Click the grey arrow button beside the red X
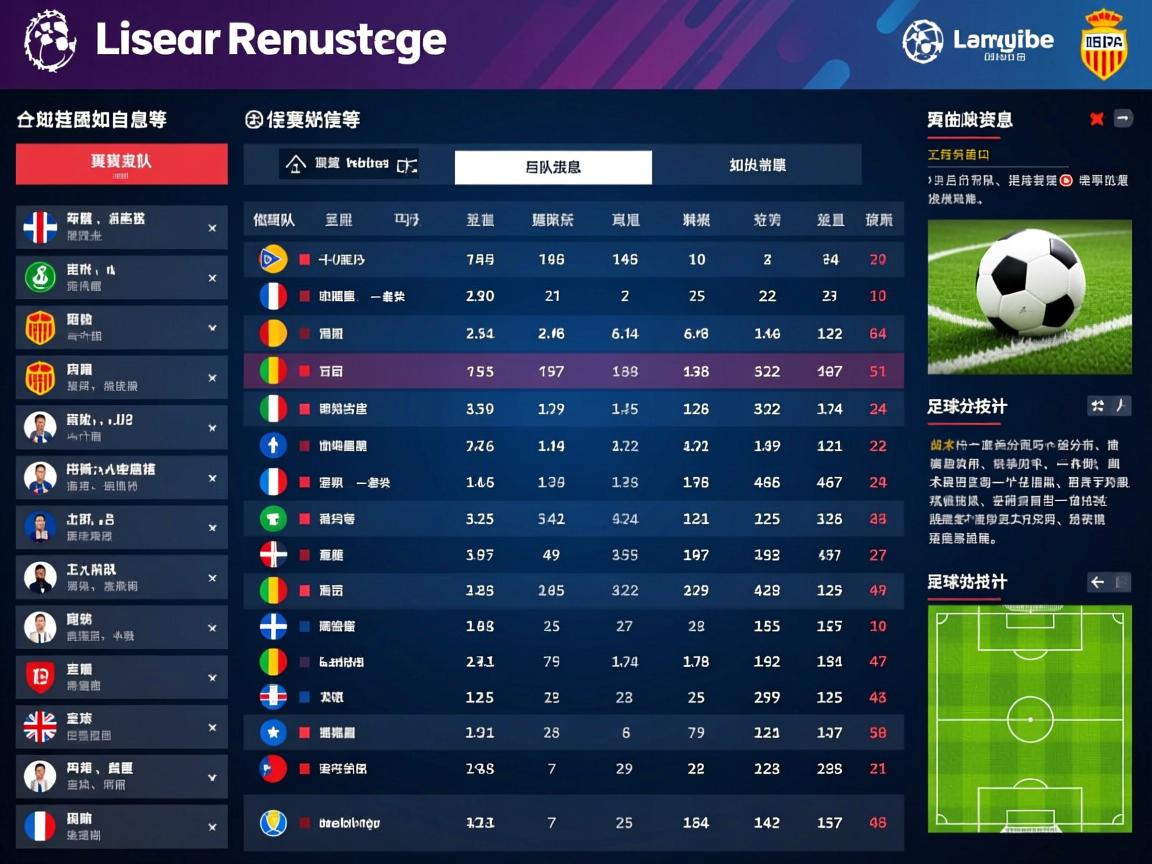The height and width of the screenshot is (864, 1152). tap(1123, 119)
